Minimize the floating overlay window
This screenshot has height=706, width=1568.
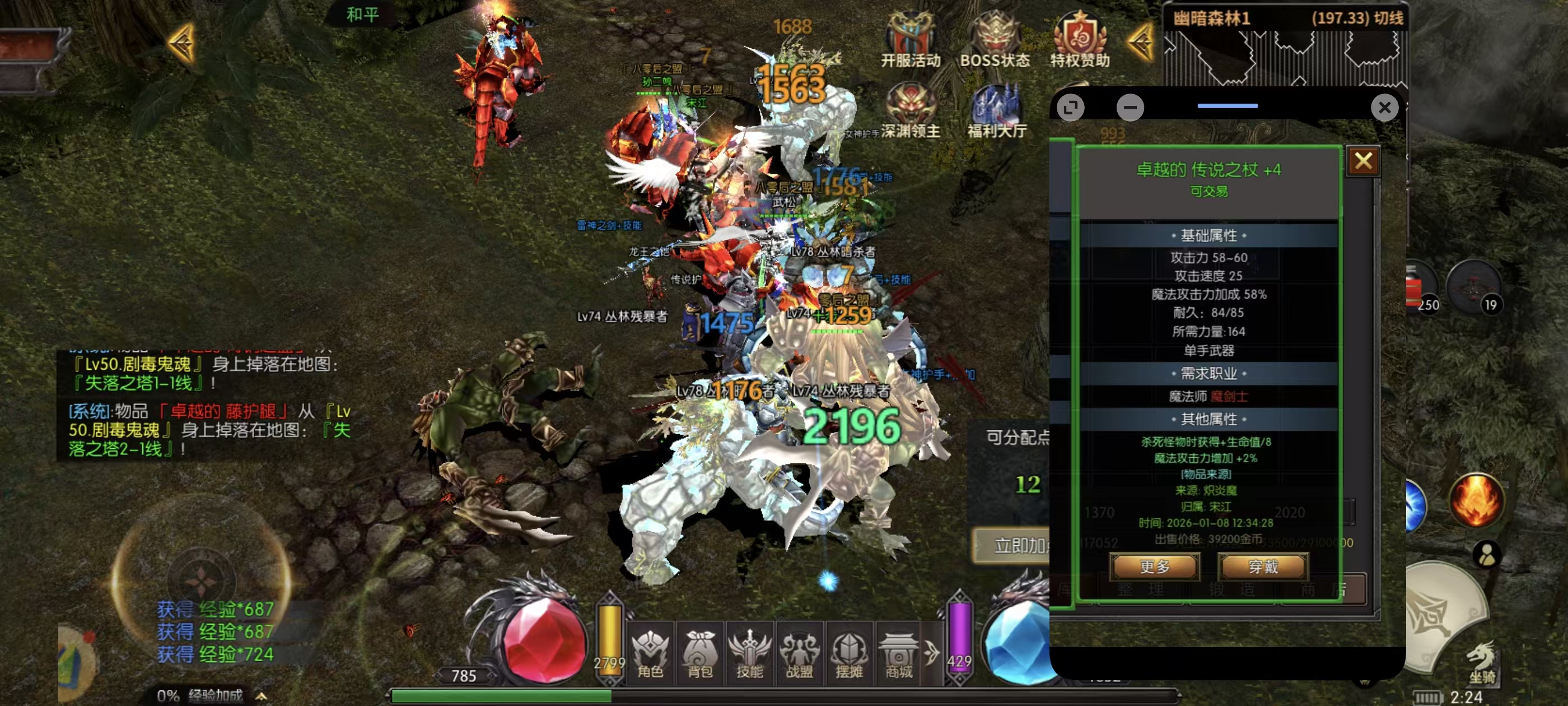(x=1130, y=108)
